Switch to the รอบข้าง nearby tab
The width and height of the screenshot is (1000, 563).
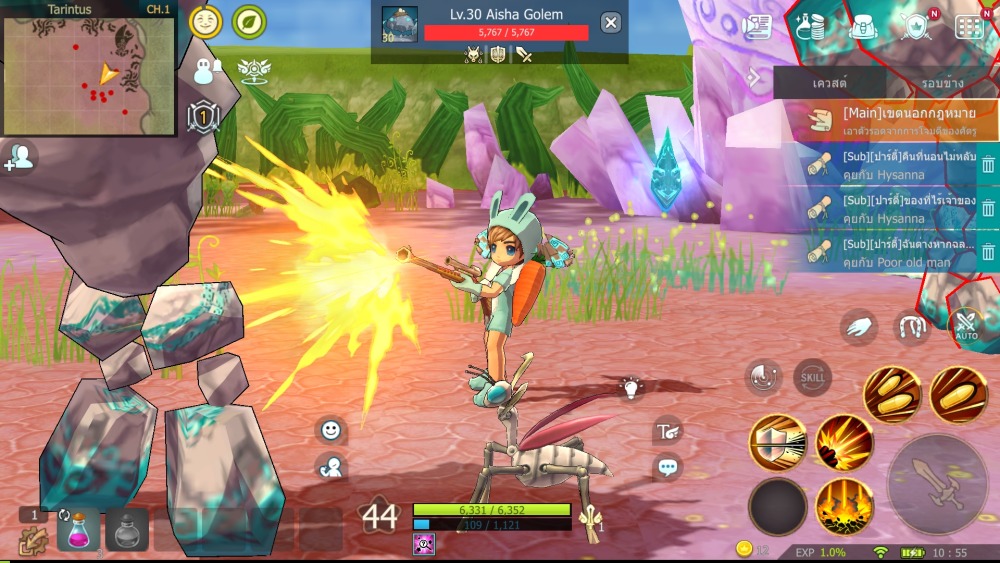(942, 82)
